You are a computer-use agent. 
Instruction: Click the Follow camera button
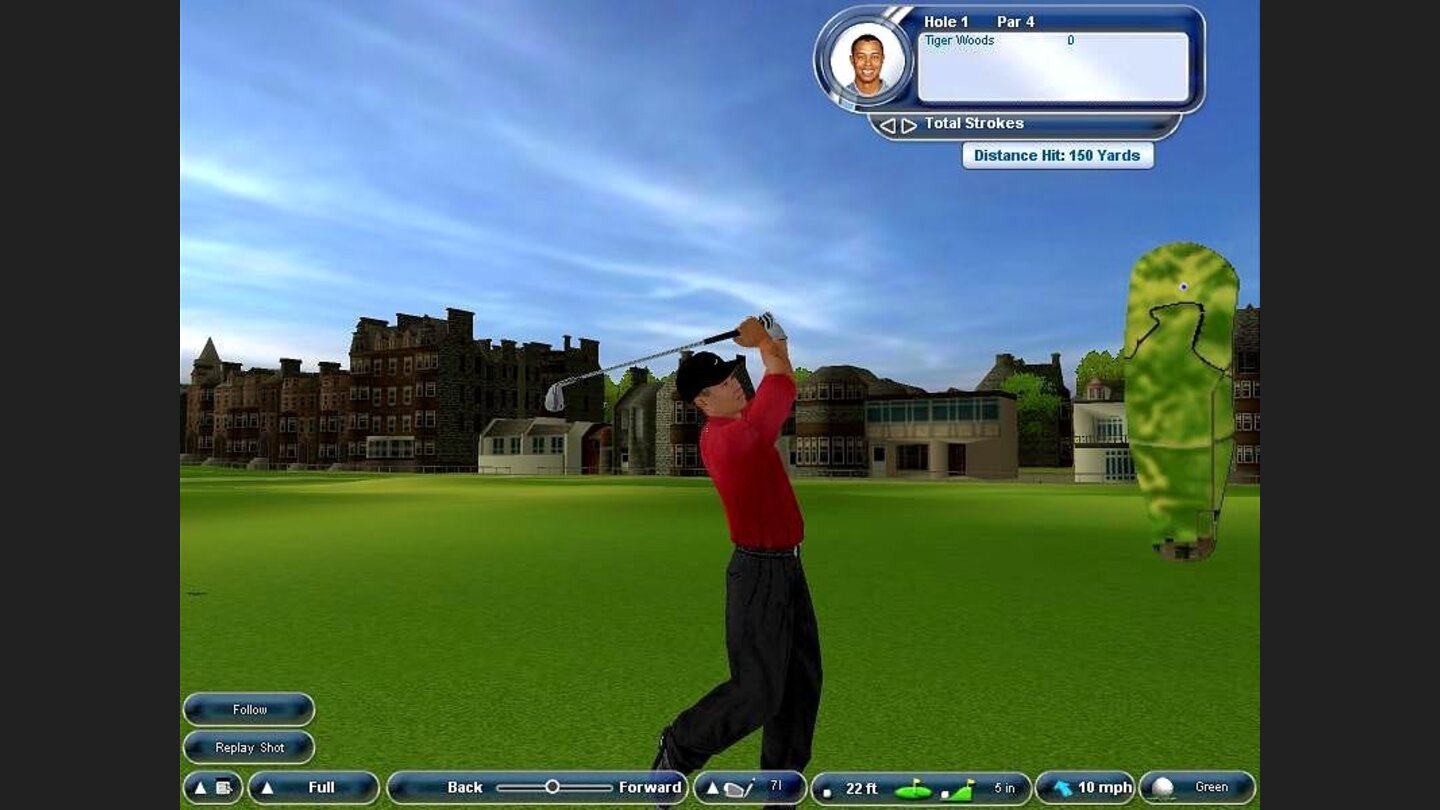click(249, 710)
